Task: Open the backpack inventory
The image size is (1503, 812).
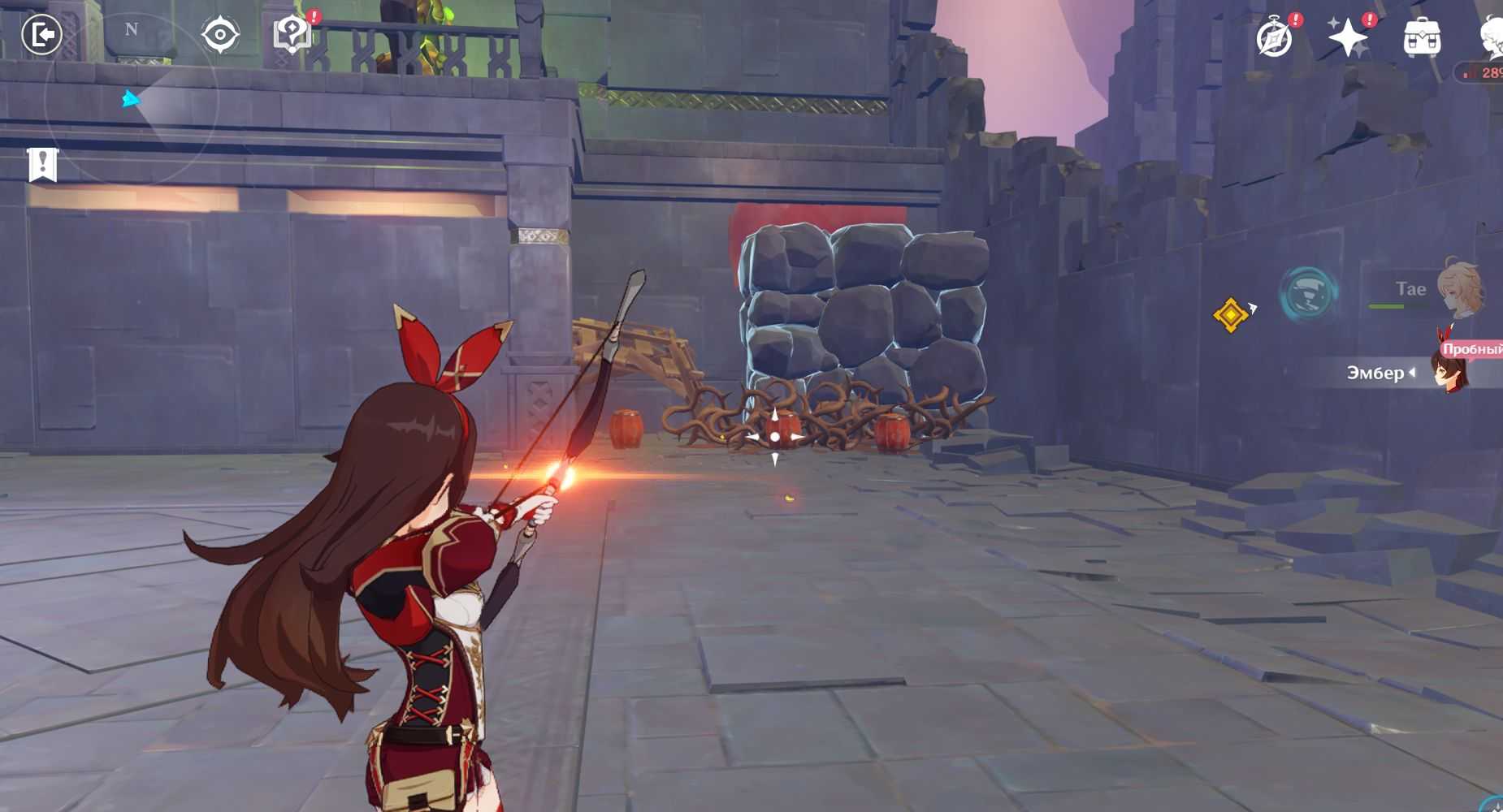Action: 1422,37
